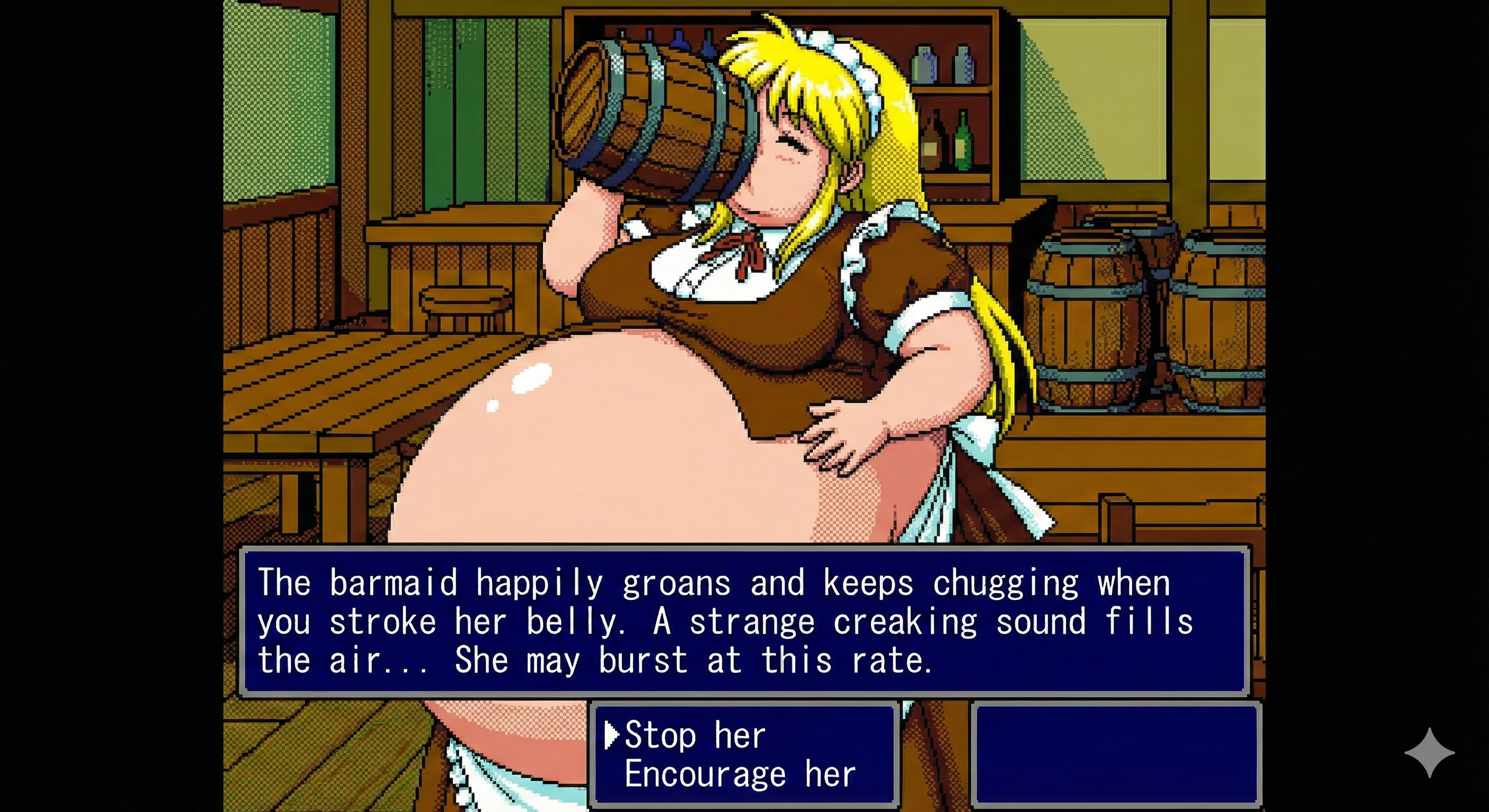
Task: Select the "Encourage her" choice
Action: 739,774
